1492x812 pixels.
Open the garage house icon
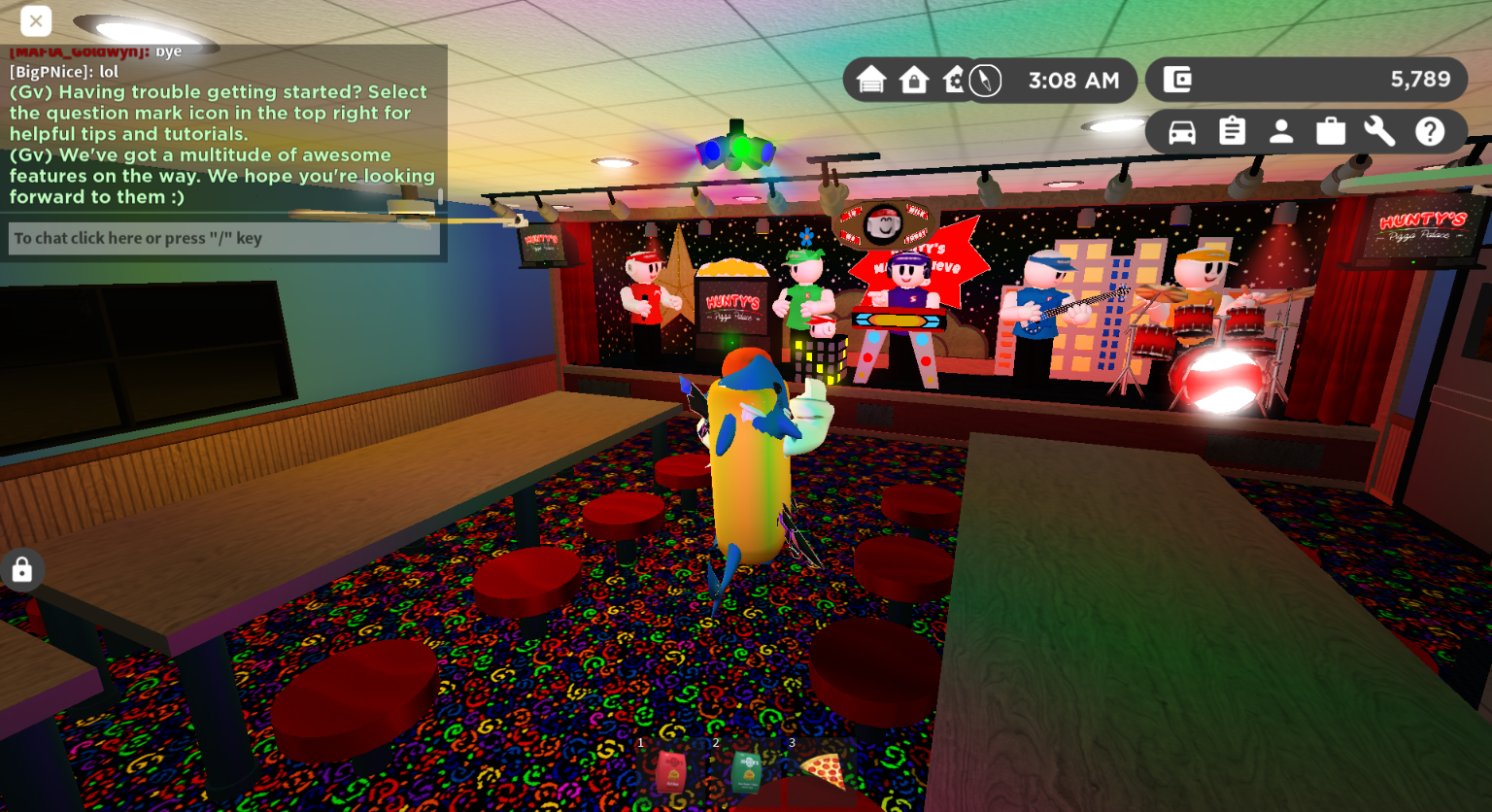pos(871,80)
